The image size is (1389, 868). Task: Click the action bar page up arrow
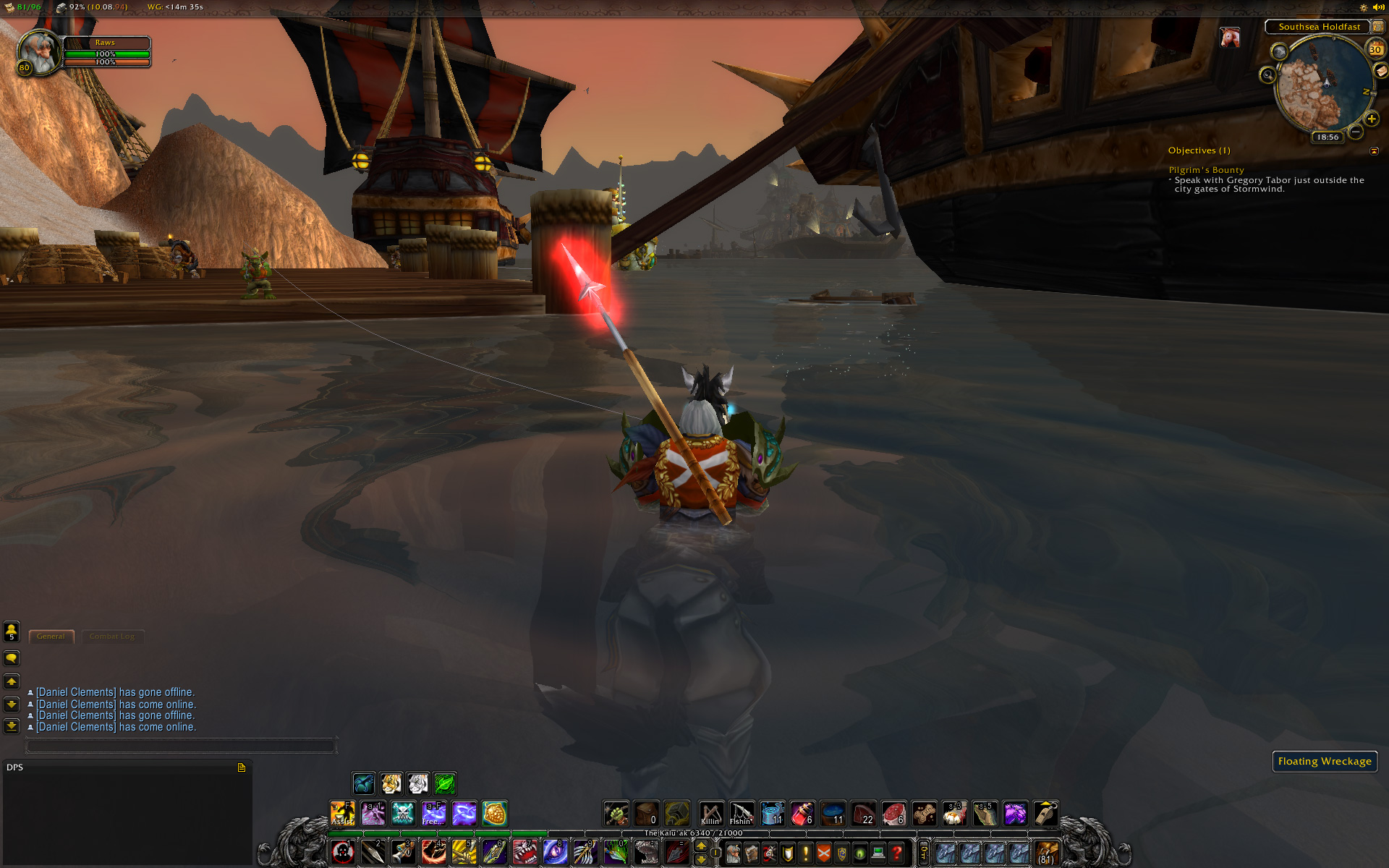coord(701,846)
